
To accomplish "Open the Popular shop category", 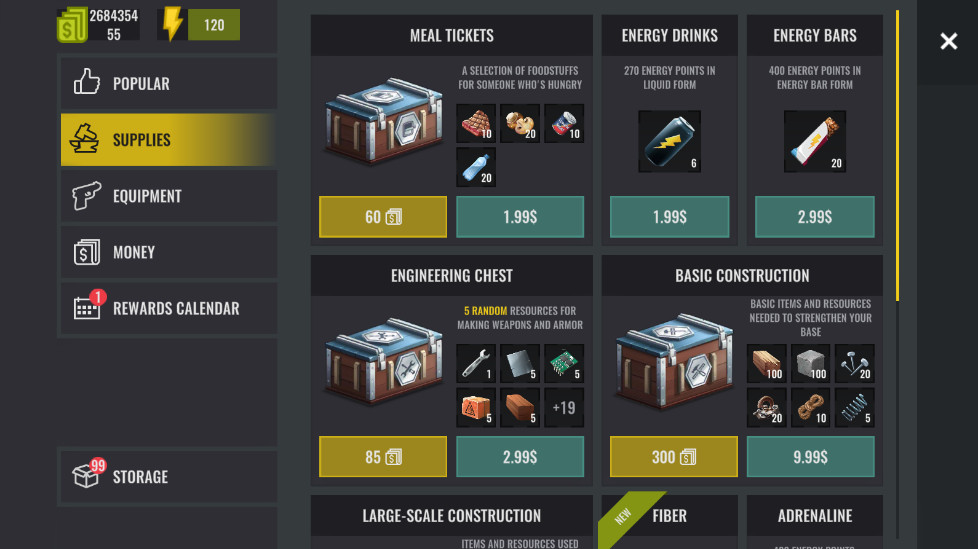I will pos(167,84).
